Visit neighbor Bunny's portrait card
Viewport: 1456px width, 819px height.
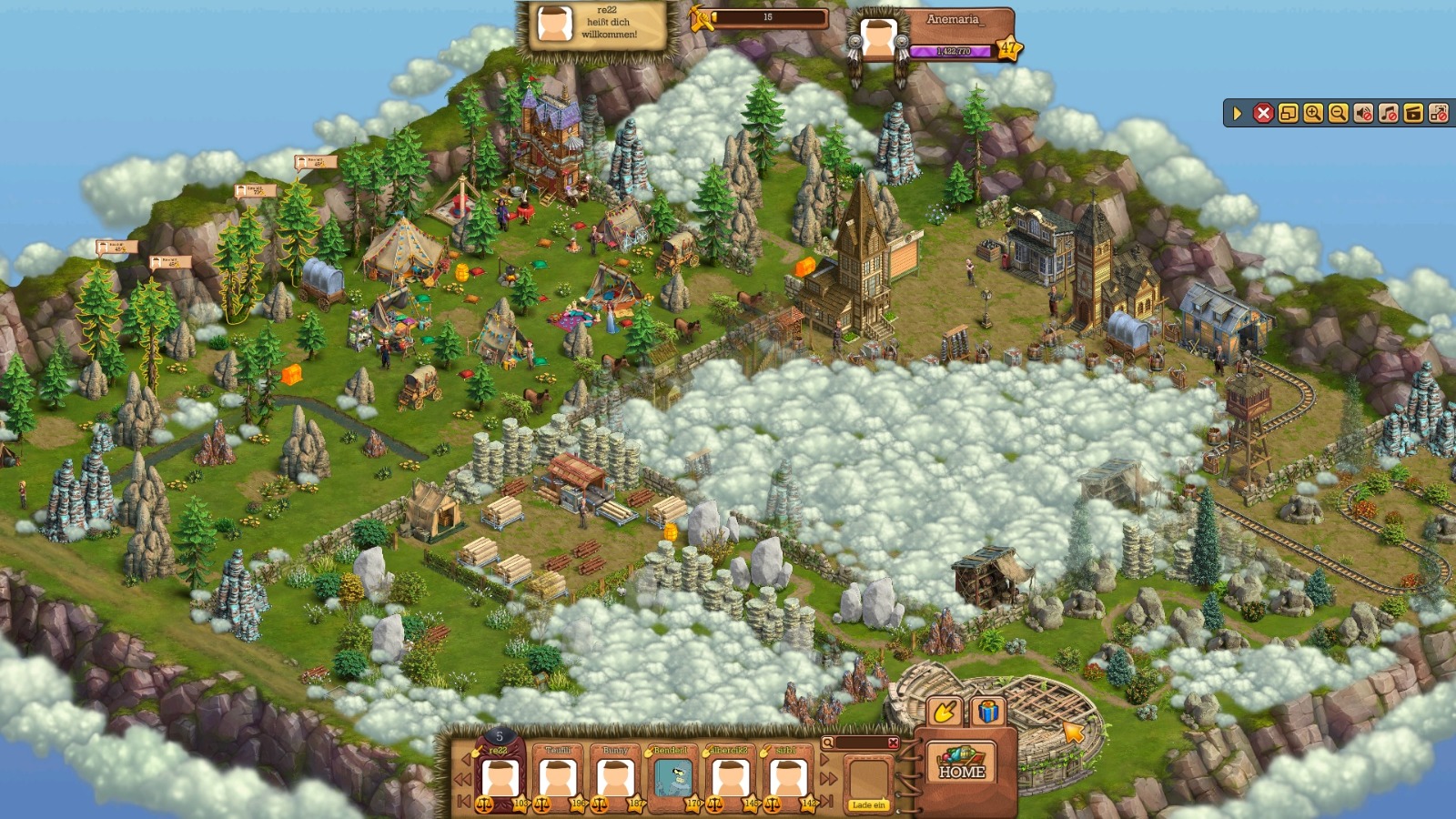coord(615,778)
